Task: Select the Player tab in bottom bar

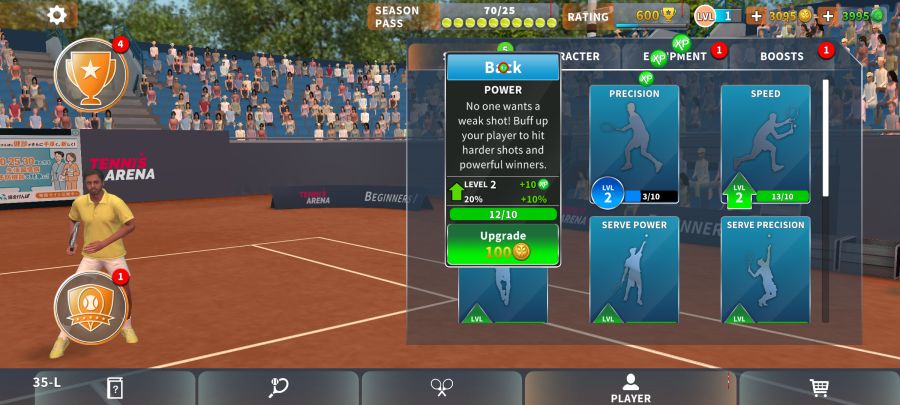Action: pos(630,388)
